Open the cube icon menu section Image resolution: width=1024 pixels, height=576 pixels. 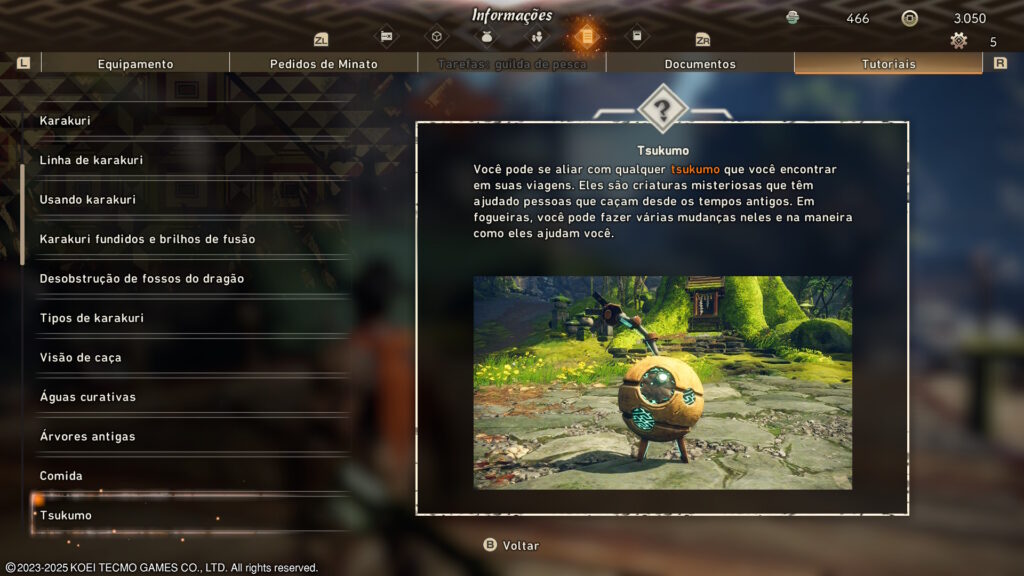click(x=436, y=37)
